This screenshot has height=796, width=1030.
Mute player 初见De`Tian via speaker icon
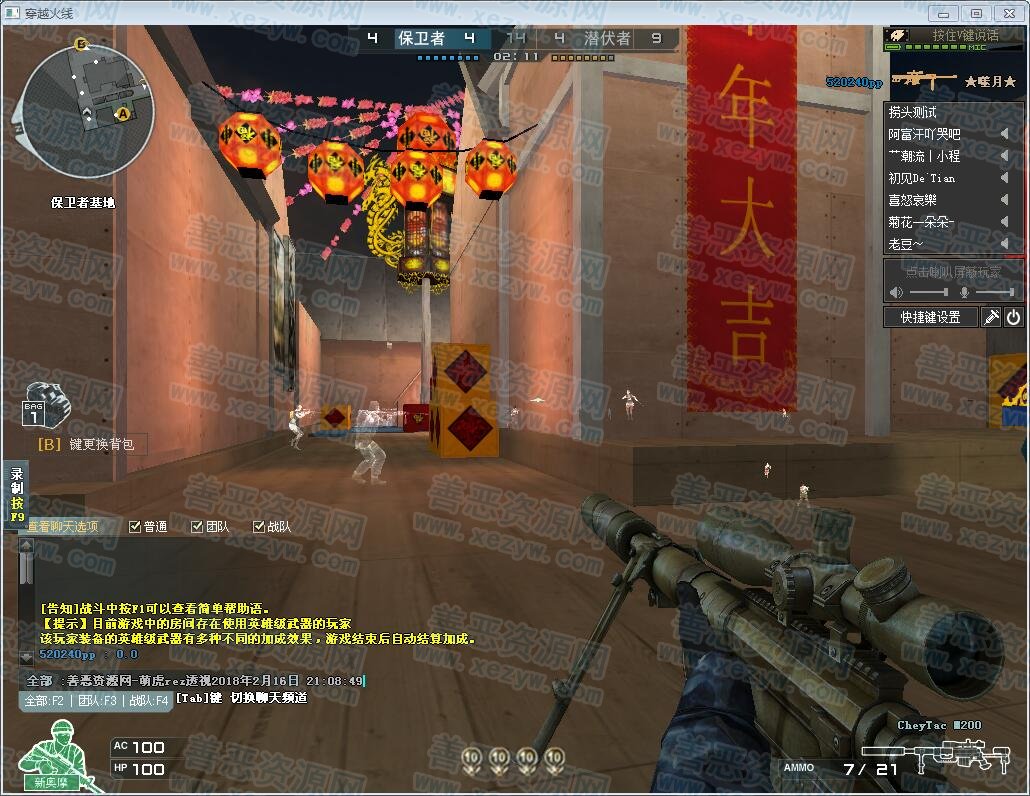[x=1004, y=178]
